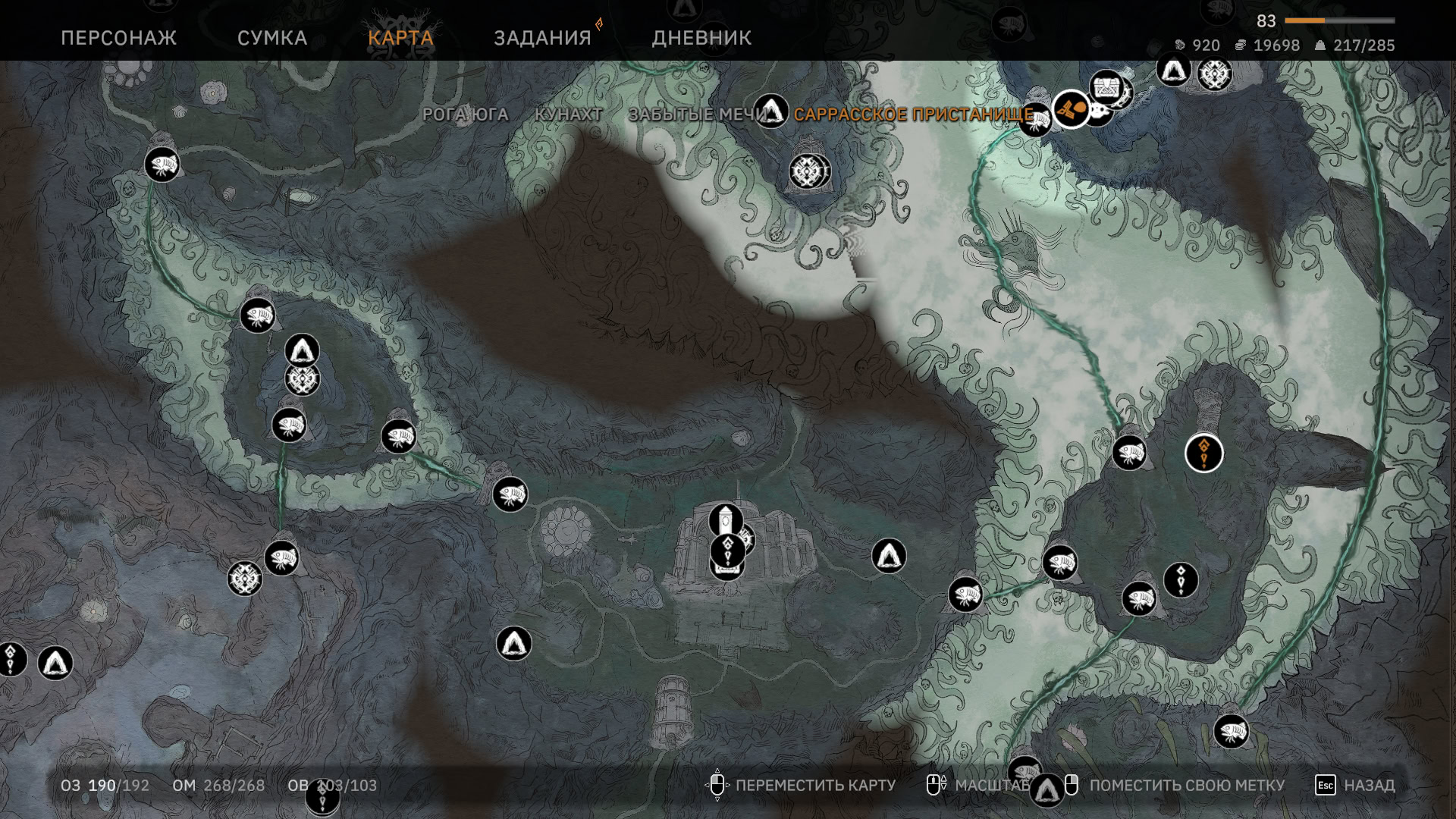
Task: Click the treasure chest map marker
Action: pos(1106,88)
